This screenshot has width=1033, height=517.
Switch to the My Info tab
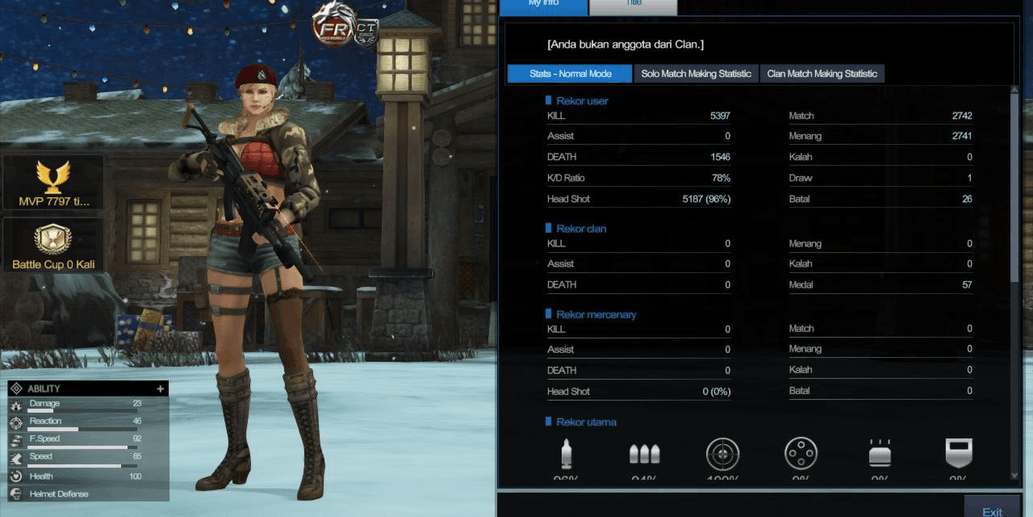pos(543,5)
